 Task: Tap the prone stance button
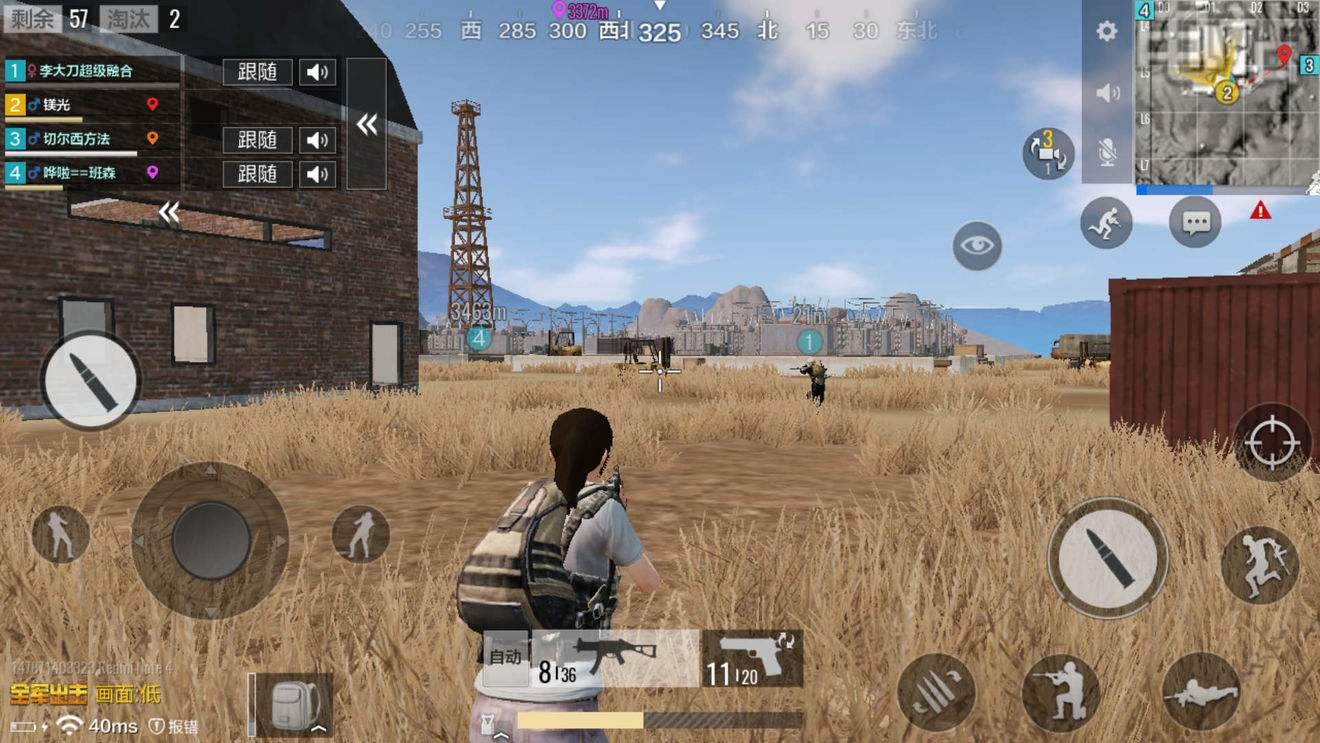click(x=1200, y=692)
